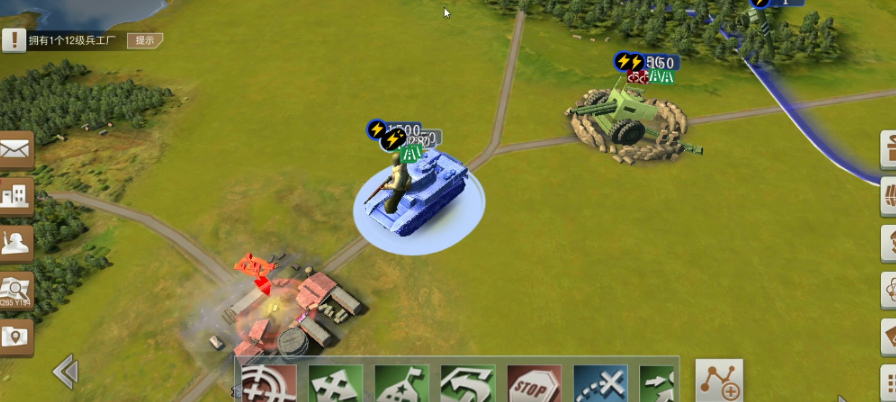Select the dotted-path X cancel-route command
896x402 pixels.
pyautogui.click(x=600, y=383)
